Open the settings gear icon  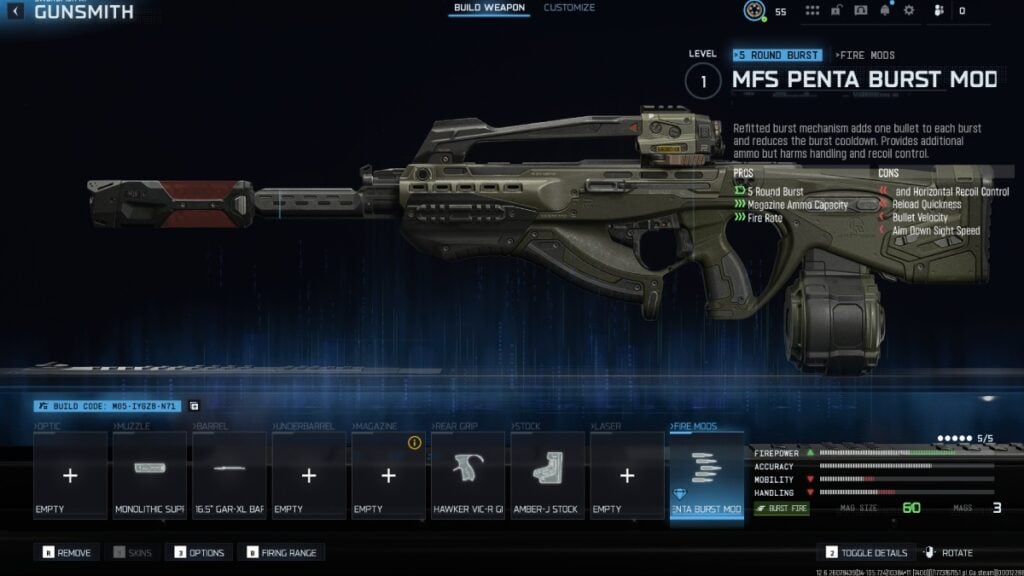click(909, 11)
